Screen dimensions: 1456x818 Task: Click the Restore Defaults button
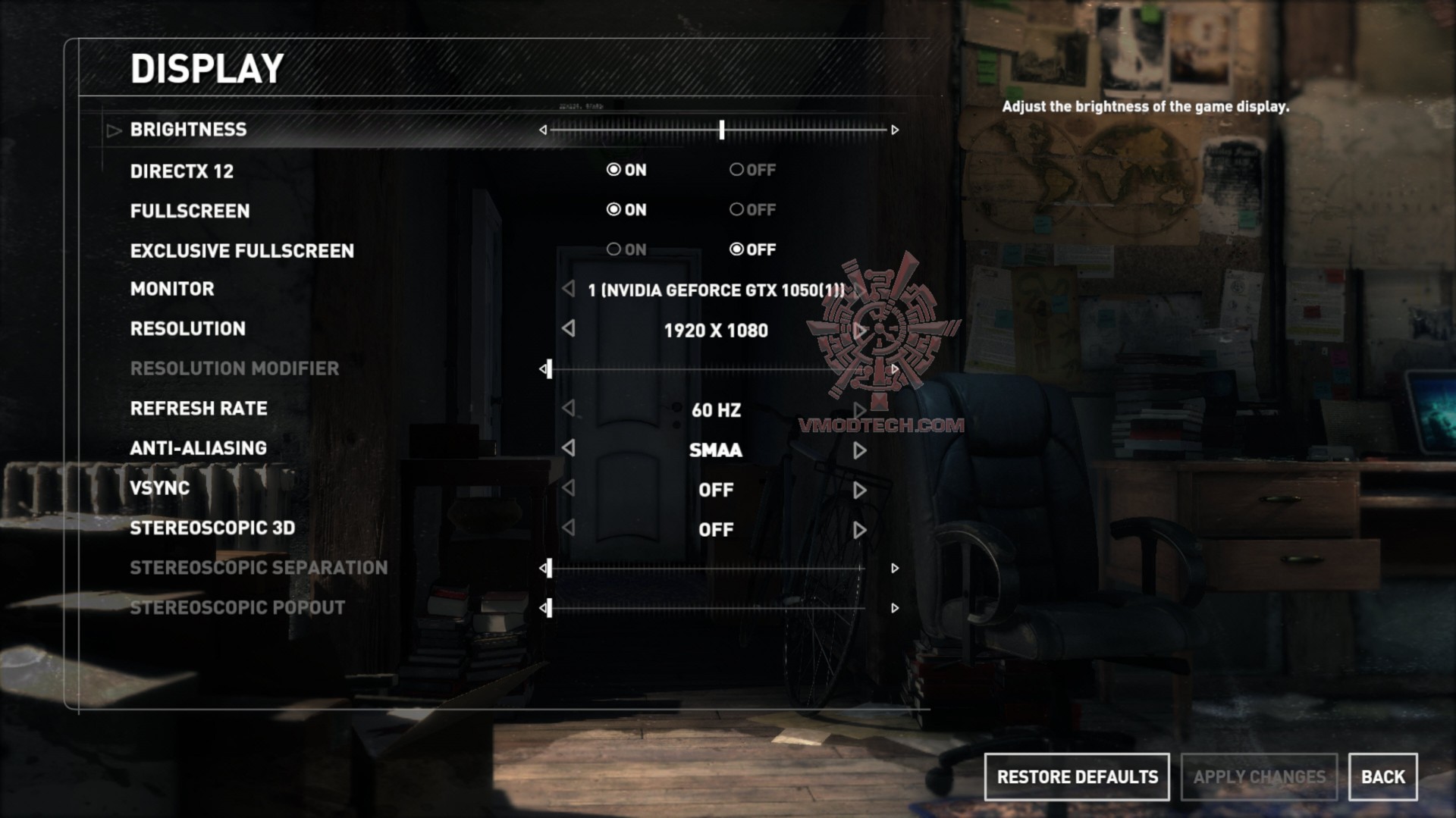(1076, 777)
